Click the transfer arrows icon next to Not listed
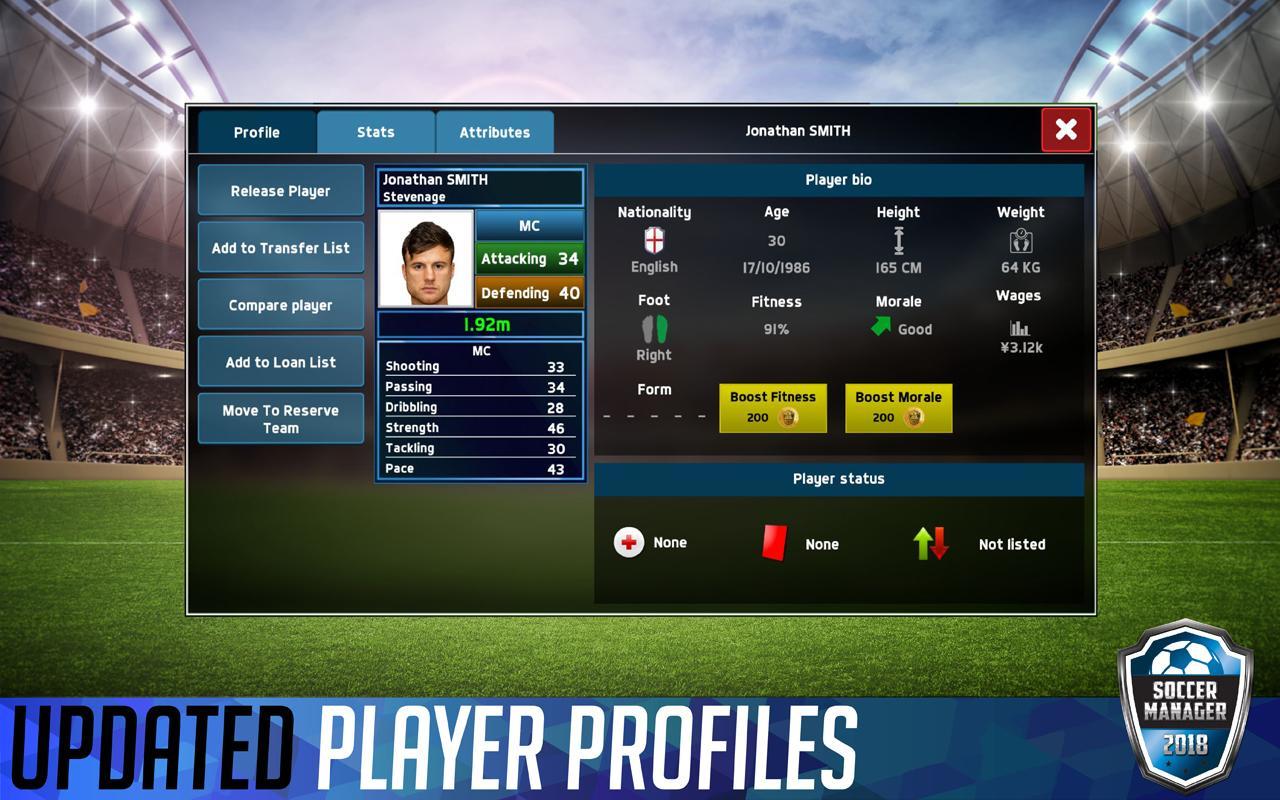 click(x=932, y=543)
